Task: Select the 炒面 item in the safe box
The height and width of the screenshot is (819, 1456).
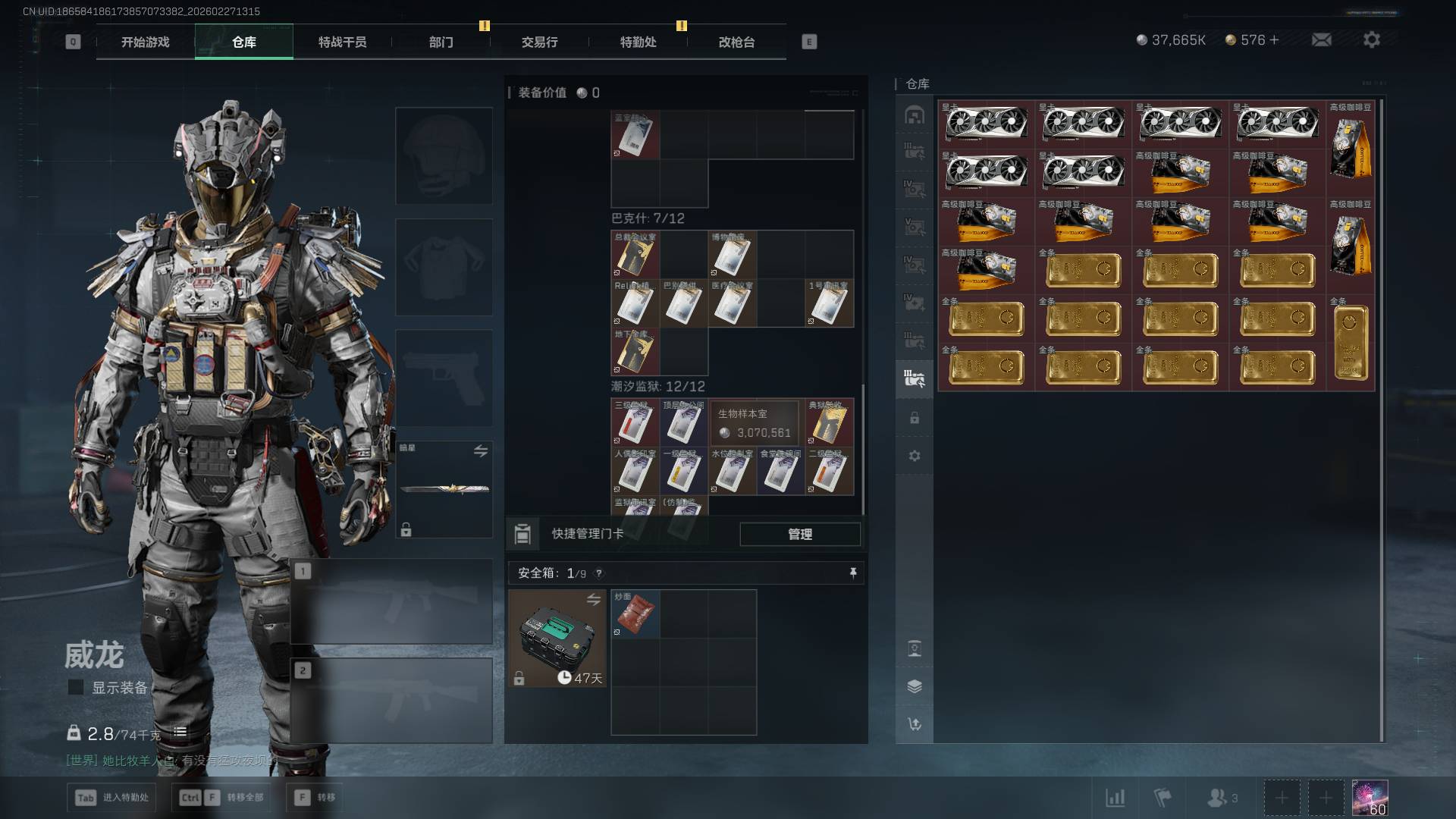Action: coord(635,613)
